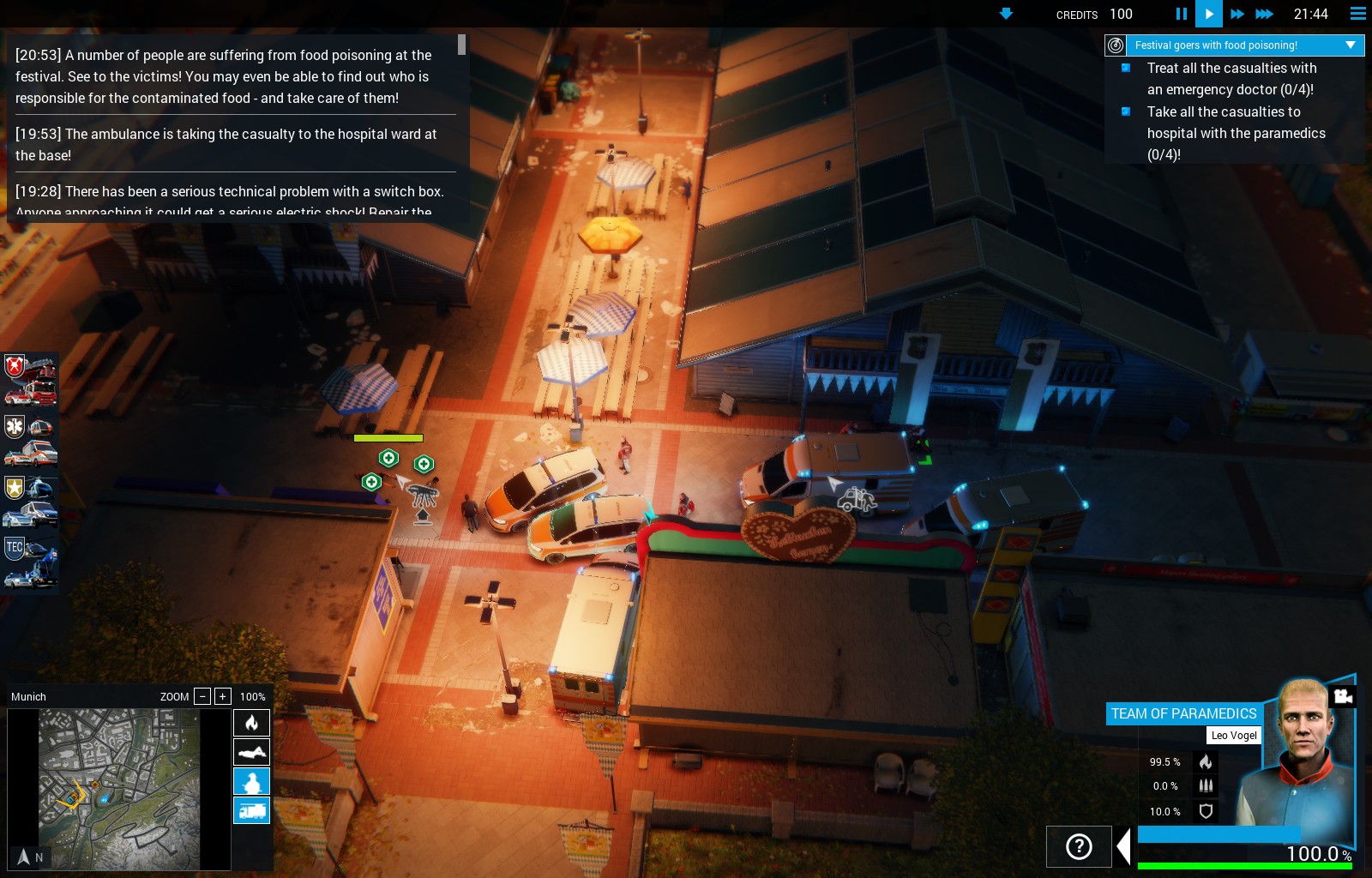The height and width of the screenshot is (878, 1372).
Task: Click the radar icon beside the objective title
Action: click(1116, 45)
